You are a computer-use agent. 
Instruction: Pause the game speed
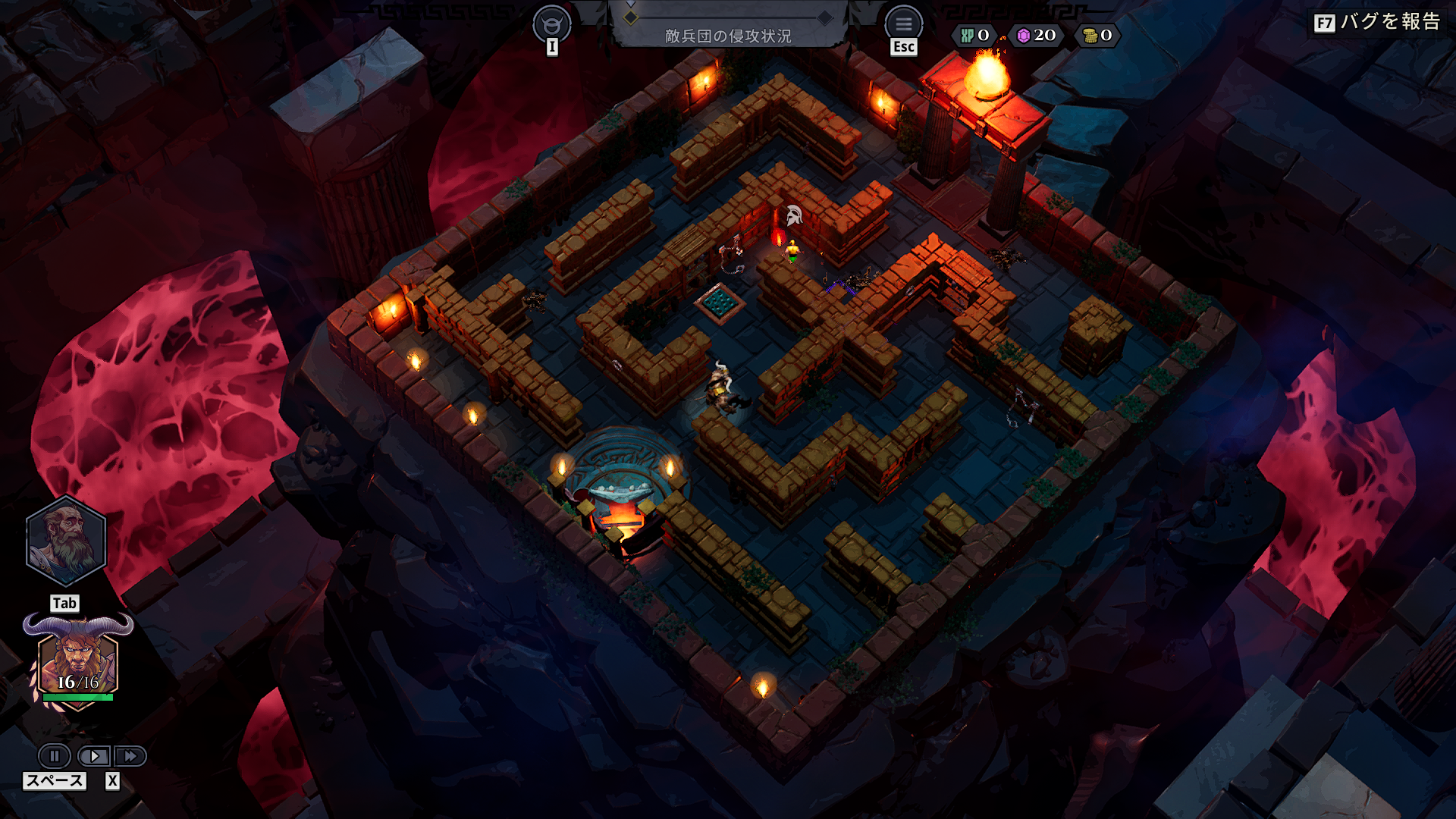click(55, 756)
